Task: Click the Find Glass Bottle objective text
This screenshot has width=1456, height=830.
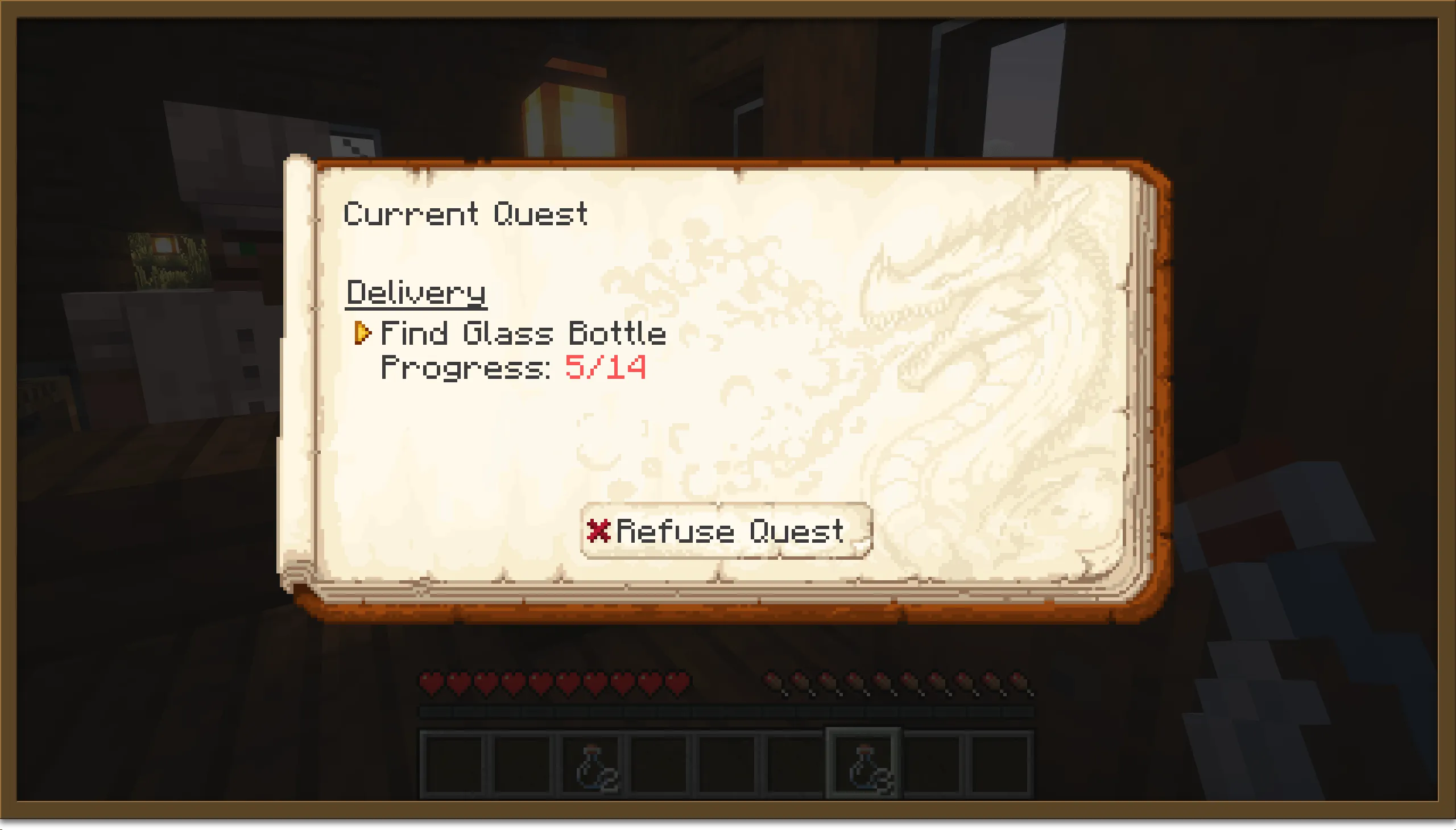Action: (x=523, y=333)
